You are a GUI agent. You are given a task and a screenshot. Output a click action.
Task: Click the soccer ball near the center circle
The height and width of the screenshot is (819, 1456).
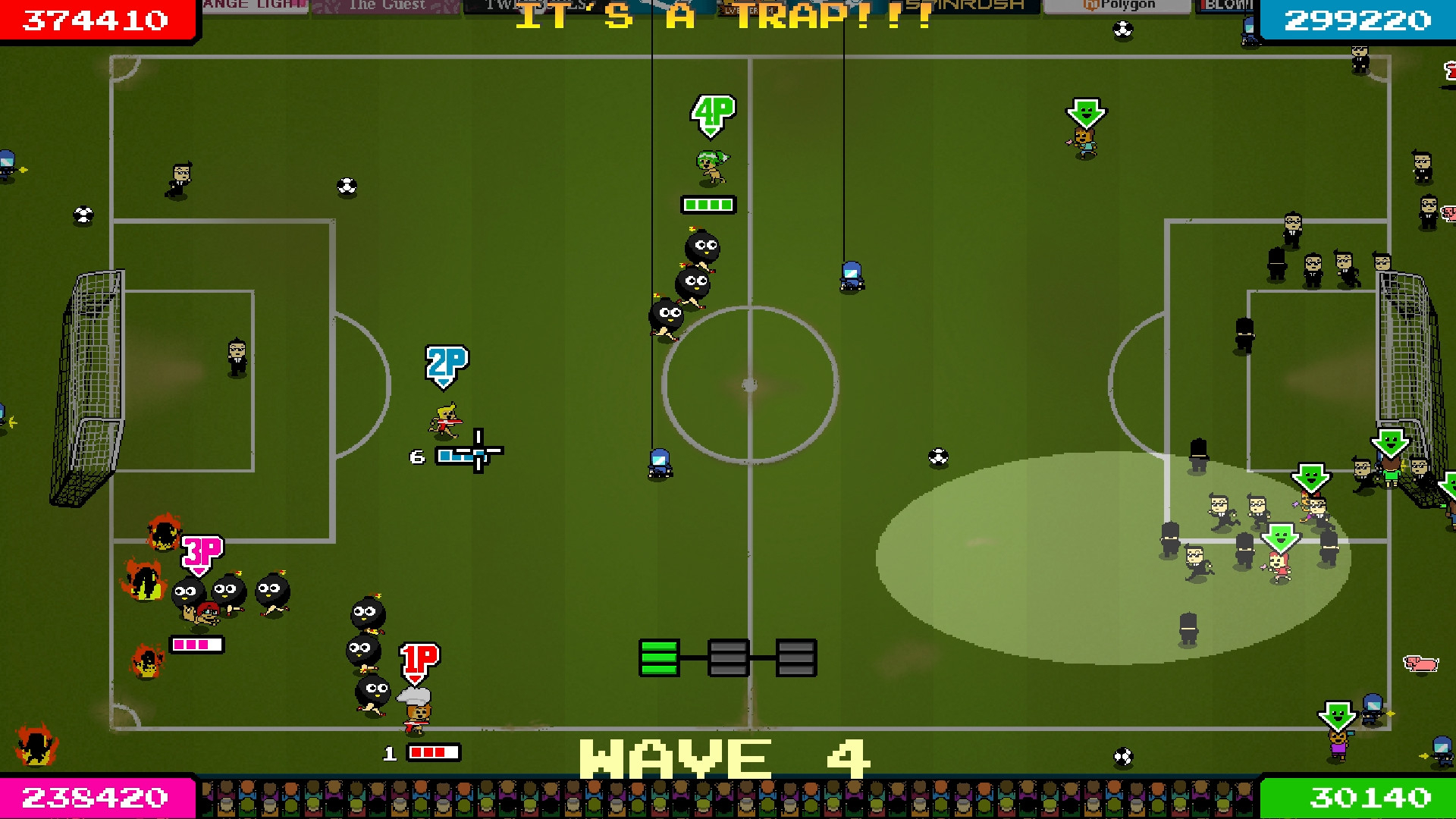pyautogui.click(x=937, y=457)
